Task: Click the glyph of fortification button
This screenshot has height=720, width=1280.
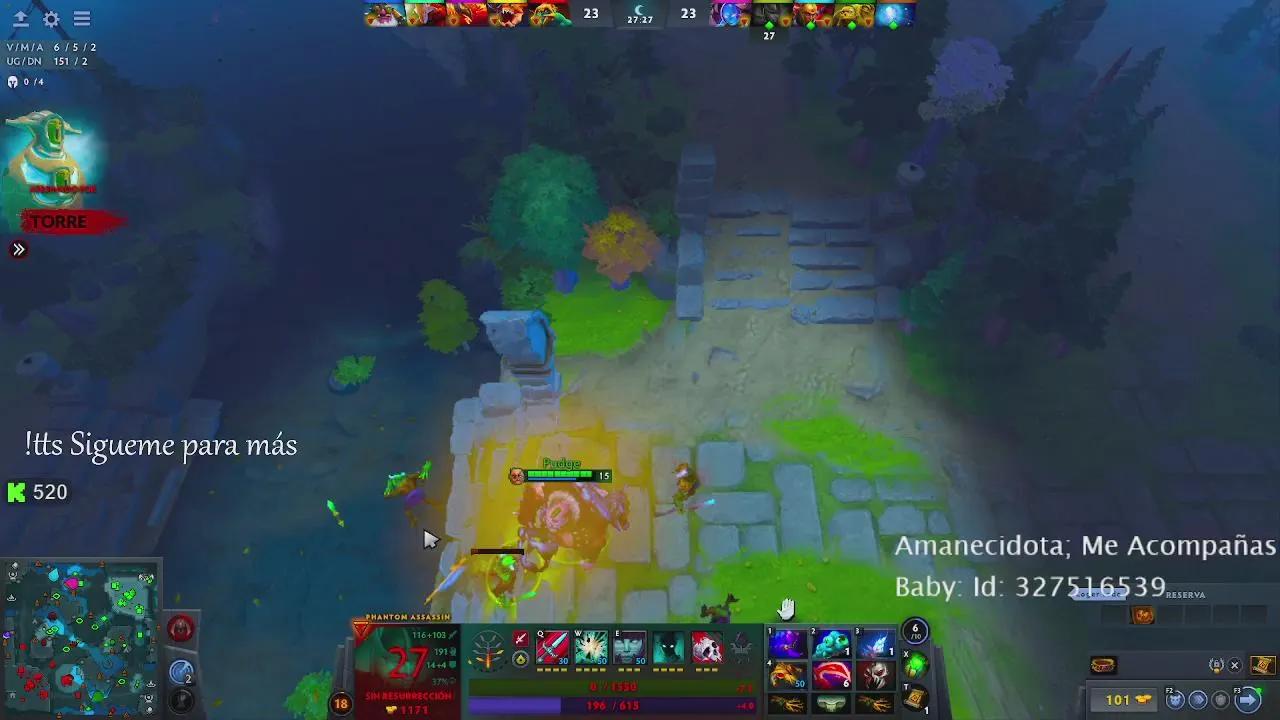Action: tap(181, 628)
